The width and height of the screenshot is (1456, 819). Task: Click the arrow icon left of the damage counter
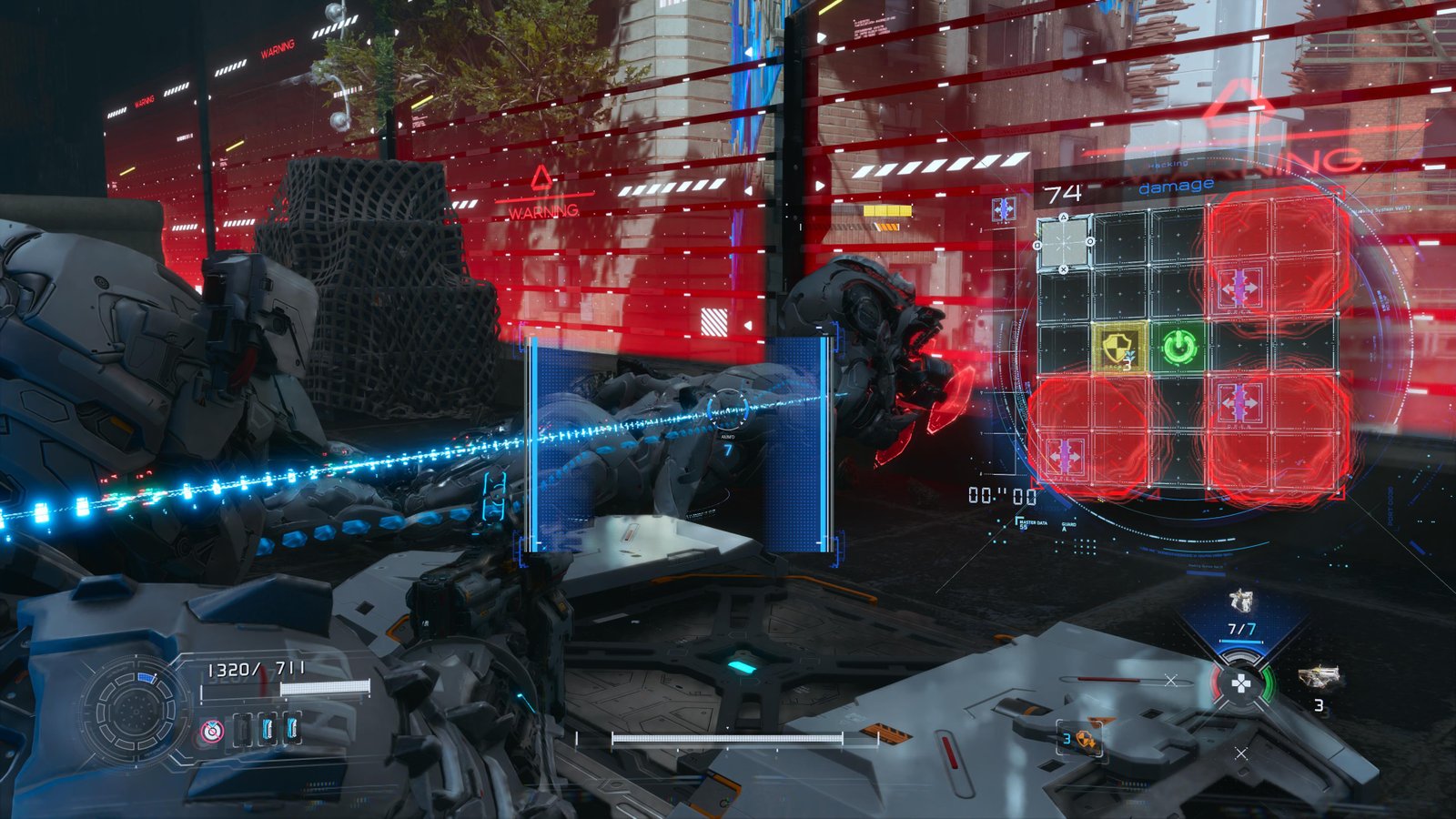point(1004,209)
